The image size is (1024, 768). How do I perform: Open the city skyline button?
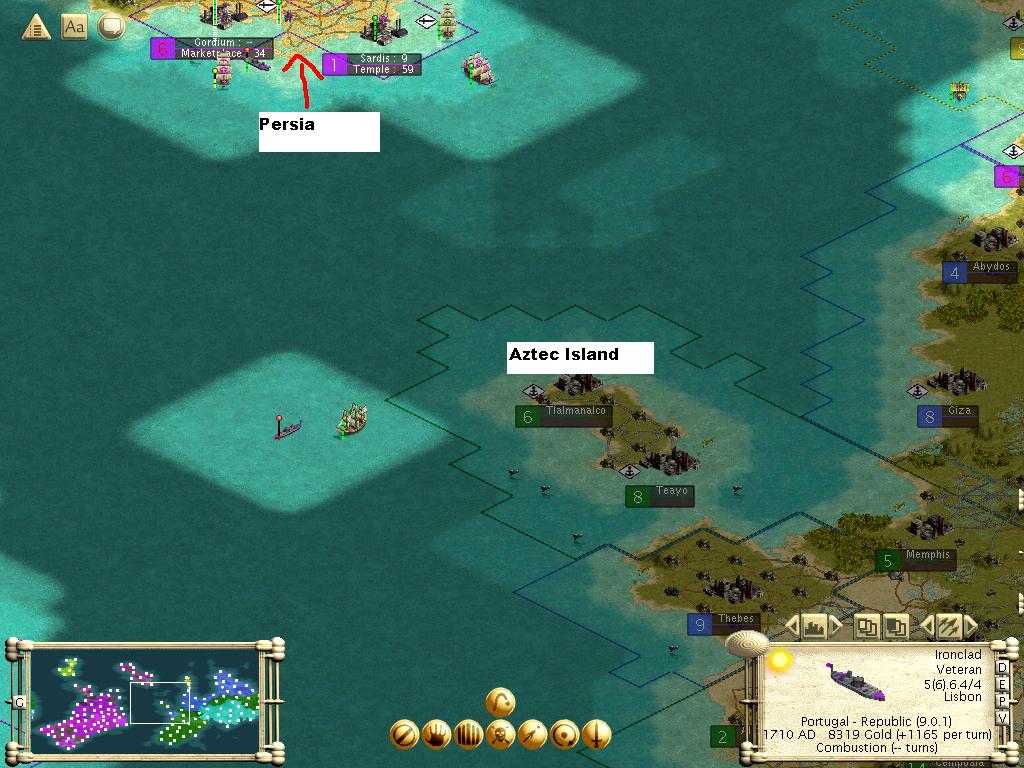(x=816, y=627)
